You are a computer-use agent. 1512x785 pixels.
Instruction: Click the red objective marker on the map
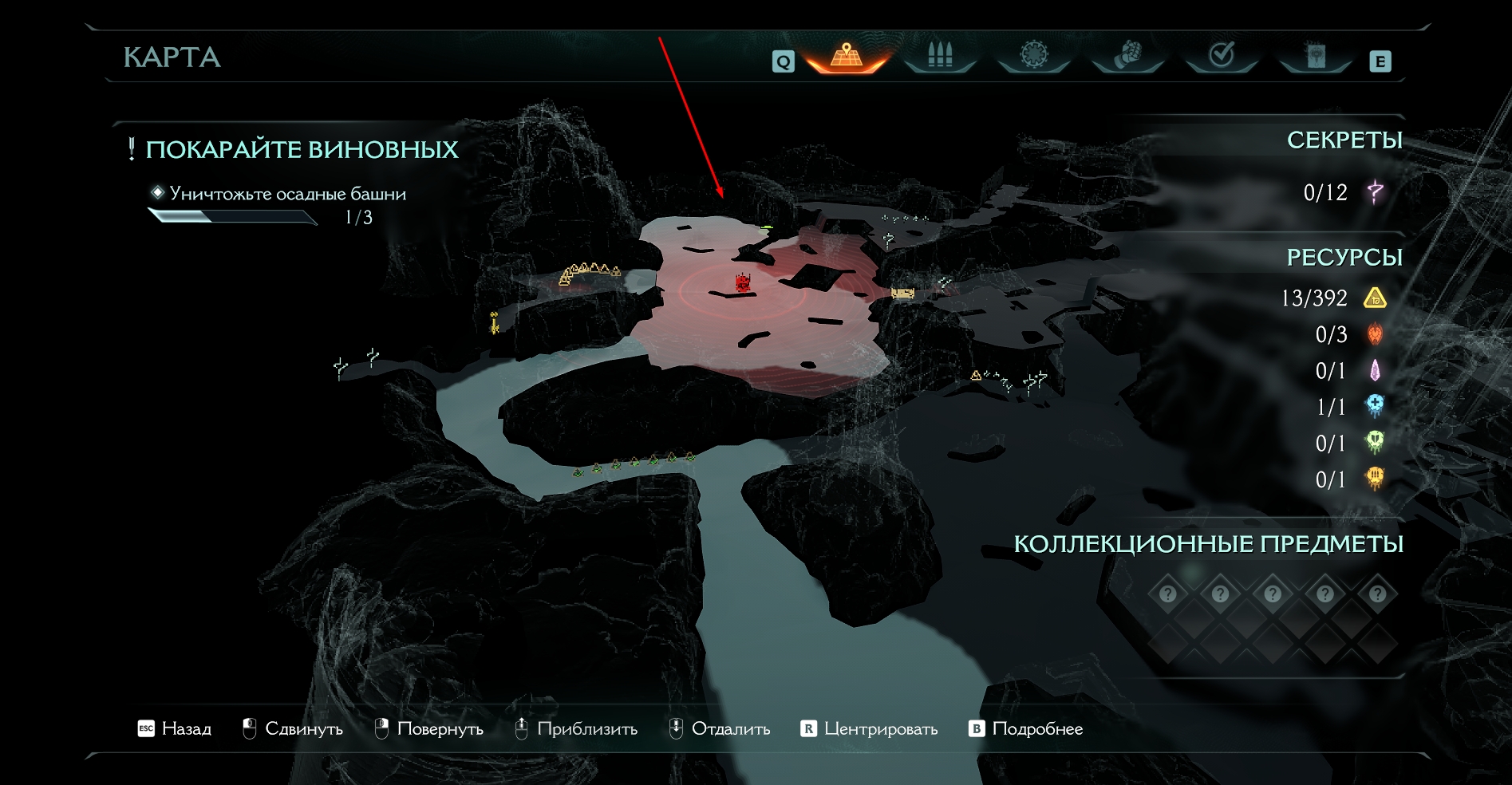743,283
